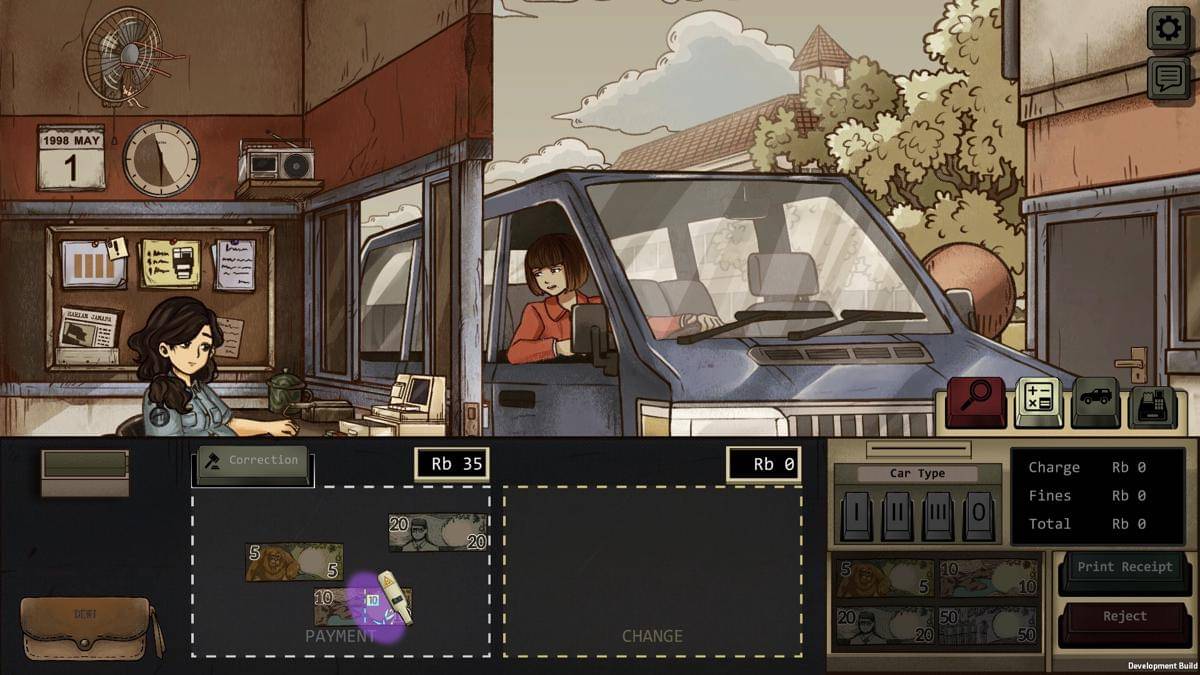Activate the Correction button
This screenshot has width=1200, height=675.
[253, 462]
